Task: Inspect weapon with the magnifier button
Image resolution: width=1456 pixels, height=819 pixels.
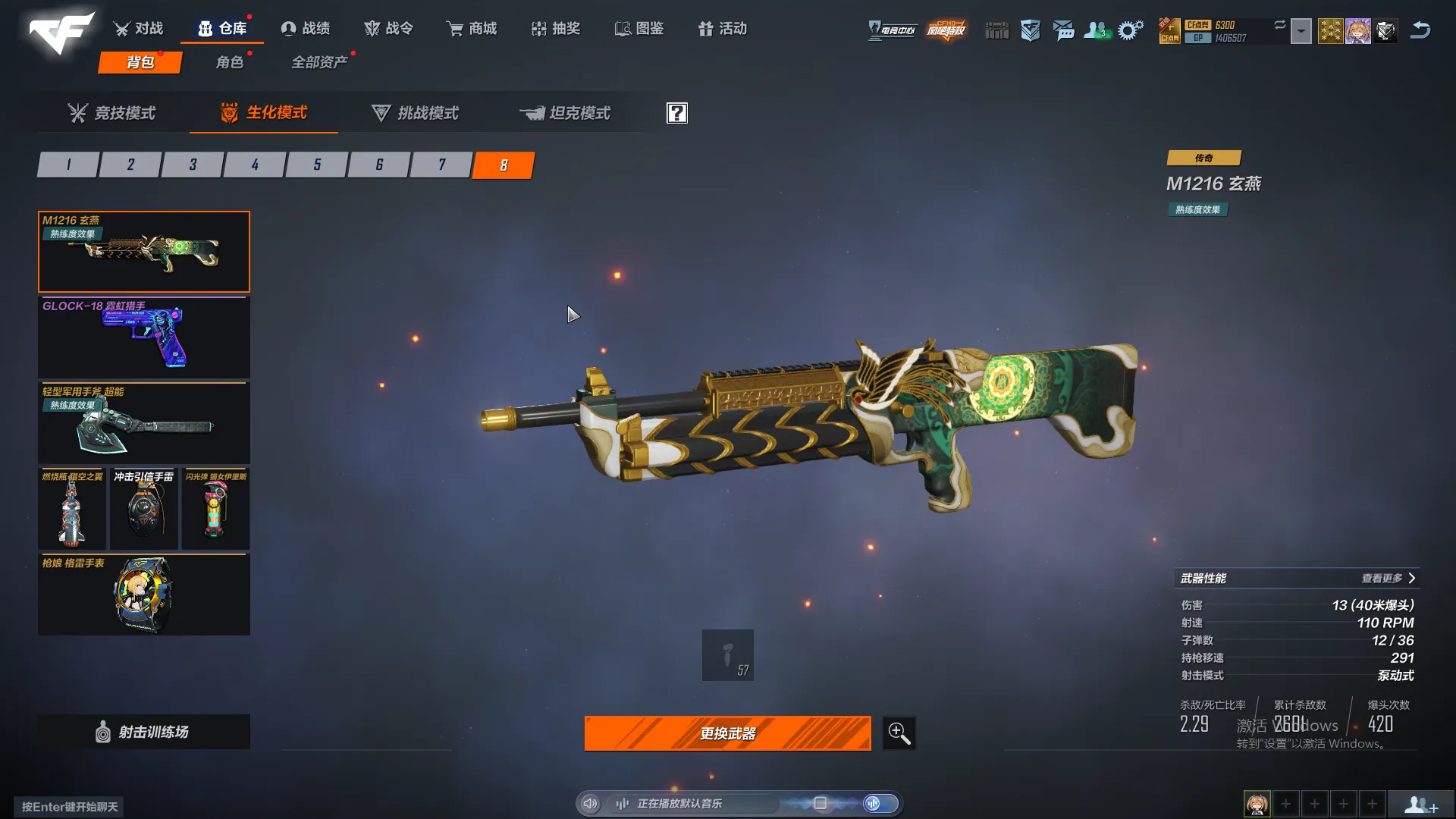Action: pos(899,733)
